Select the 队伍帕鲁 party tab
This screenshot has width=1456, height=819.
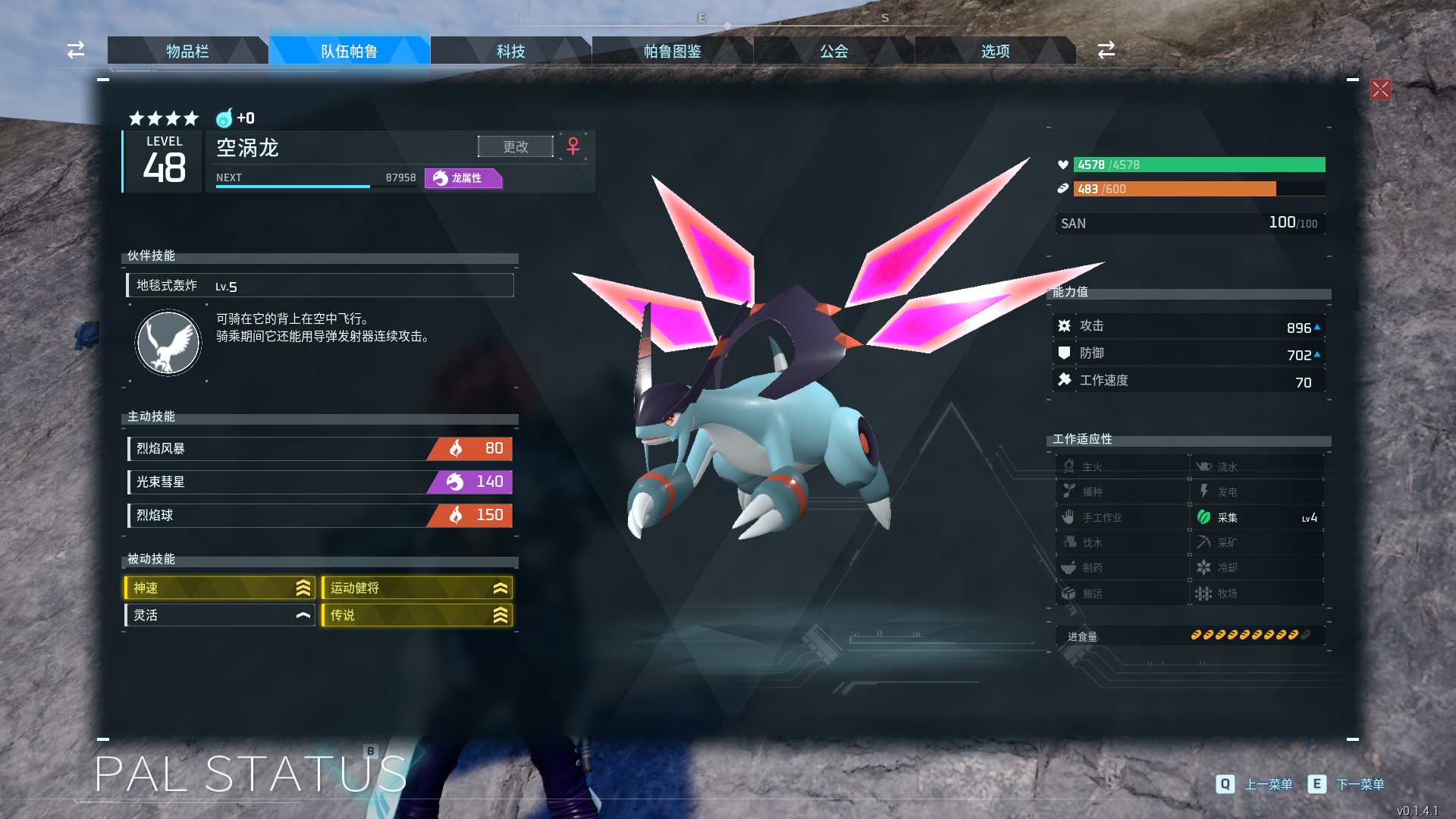pyautogui.click(x=349, y=51)
